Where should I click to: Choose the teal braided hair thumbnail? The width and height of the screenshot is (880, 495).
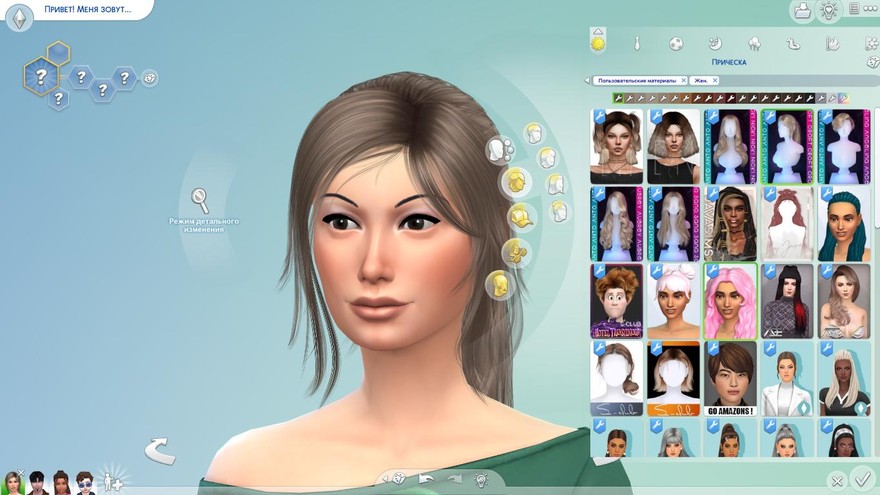(843, 224)
